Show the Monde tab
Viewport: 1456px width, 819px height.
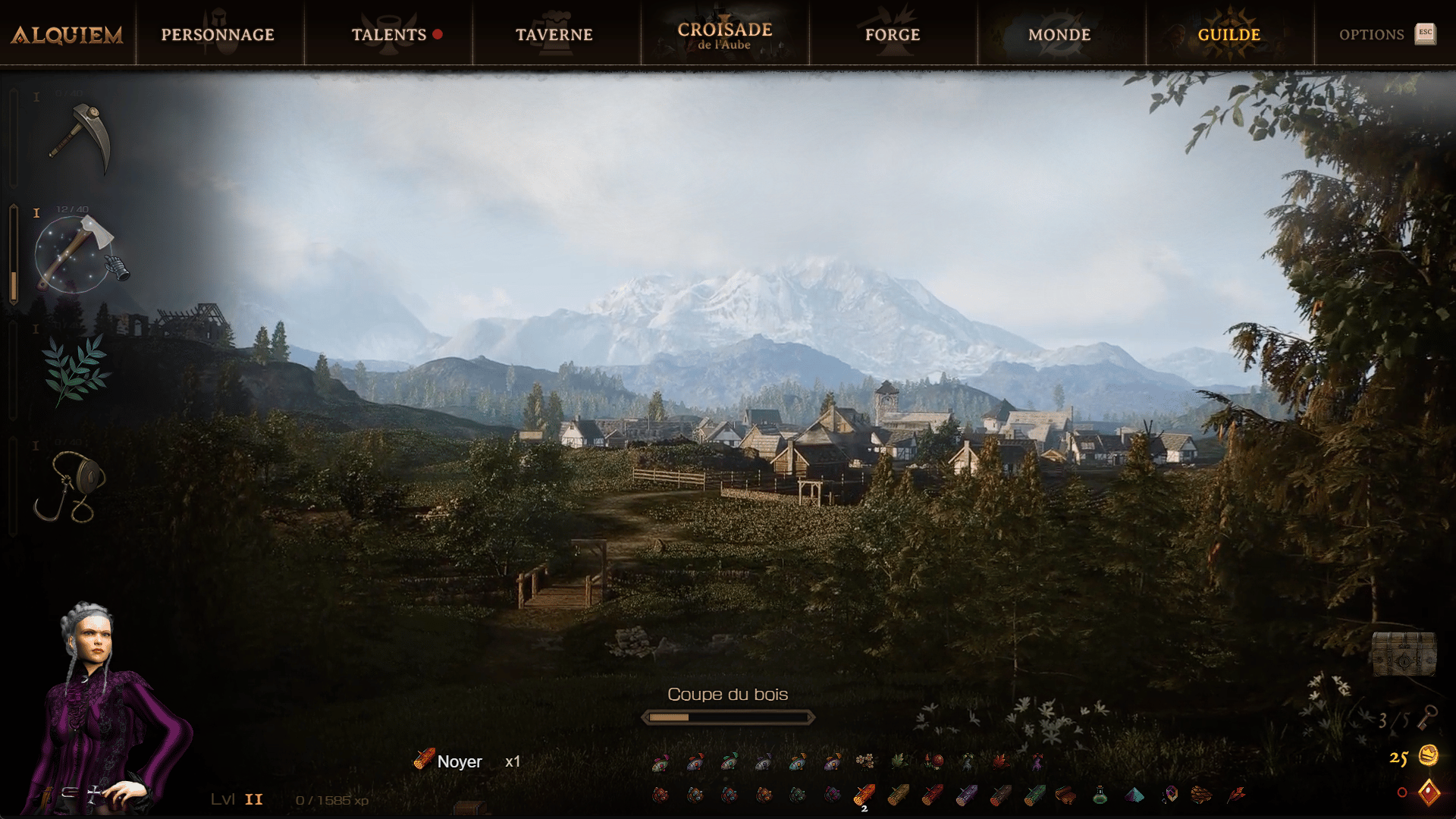click(x=1059, y=35)
